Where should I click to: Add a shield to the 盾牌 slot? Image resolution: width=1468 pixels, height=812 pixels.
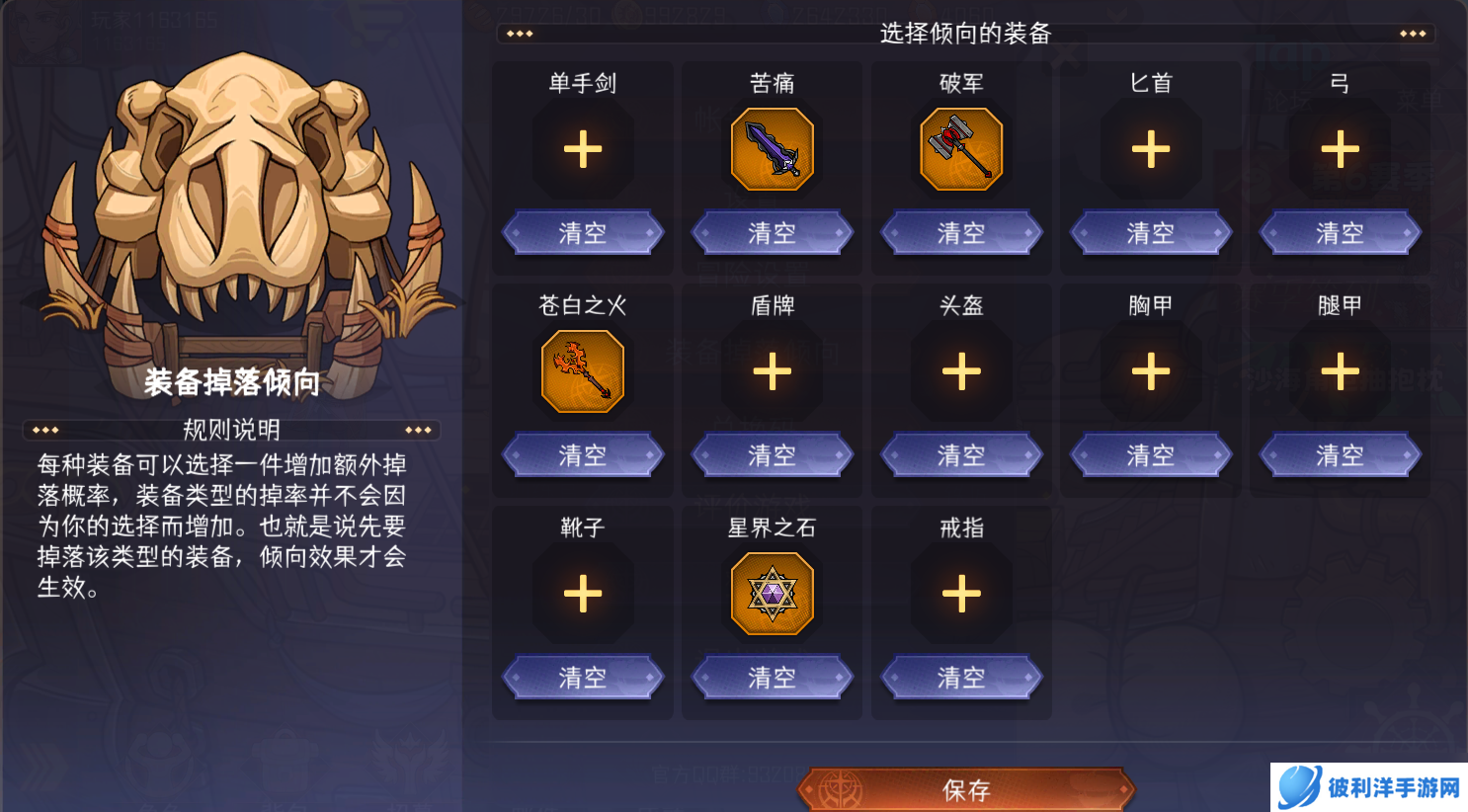point(773,370)
